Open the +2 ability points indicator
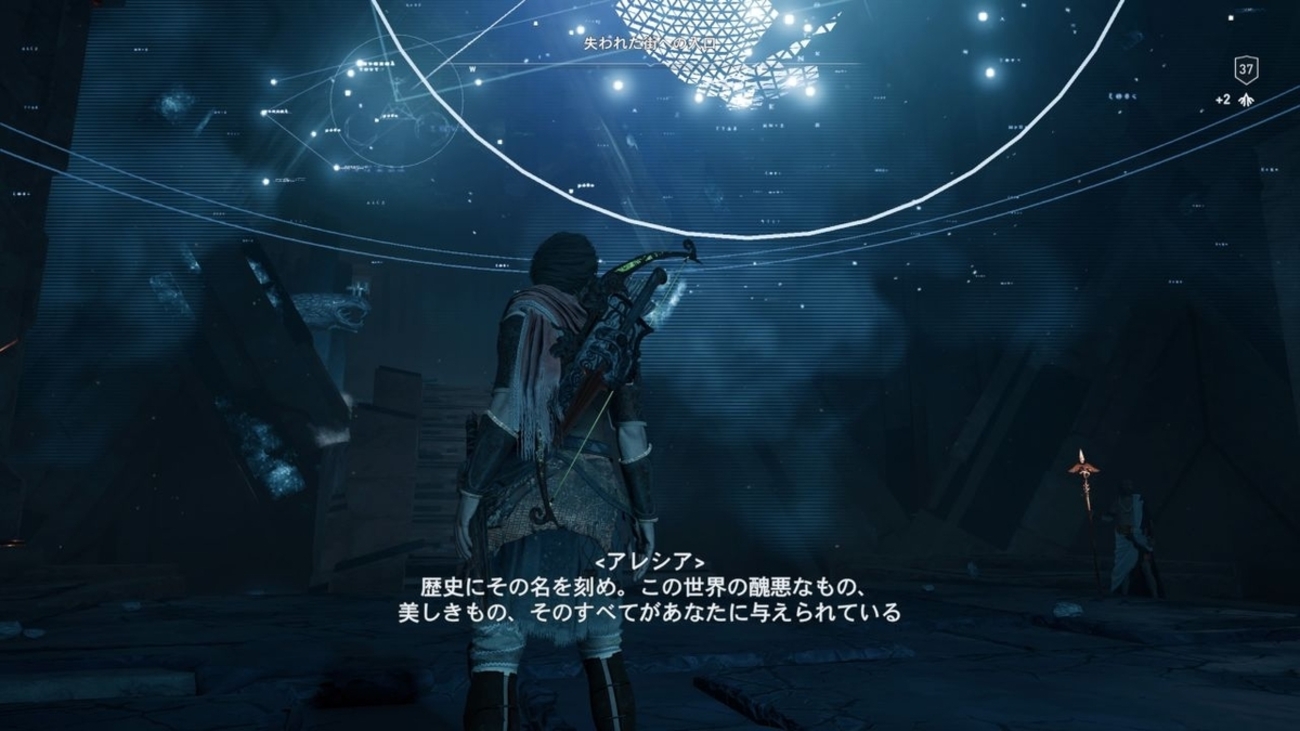This screenshot has height=731, width=1300. [1235, 100]
